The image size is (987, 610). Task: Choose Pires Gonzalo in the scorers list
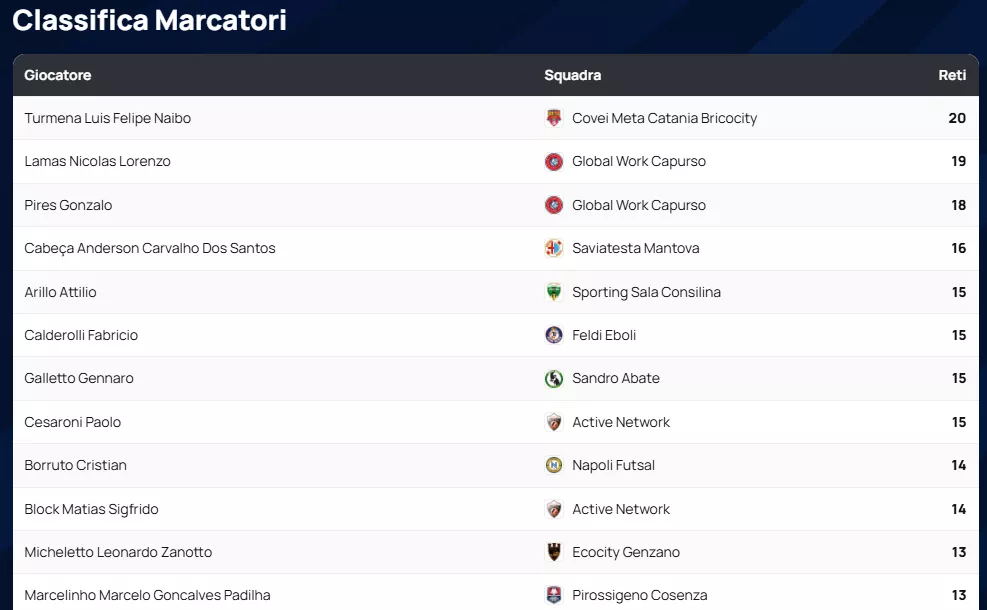pyautogui.click(x=68, y=205)
